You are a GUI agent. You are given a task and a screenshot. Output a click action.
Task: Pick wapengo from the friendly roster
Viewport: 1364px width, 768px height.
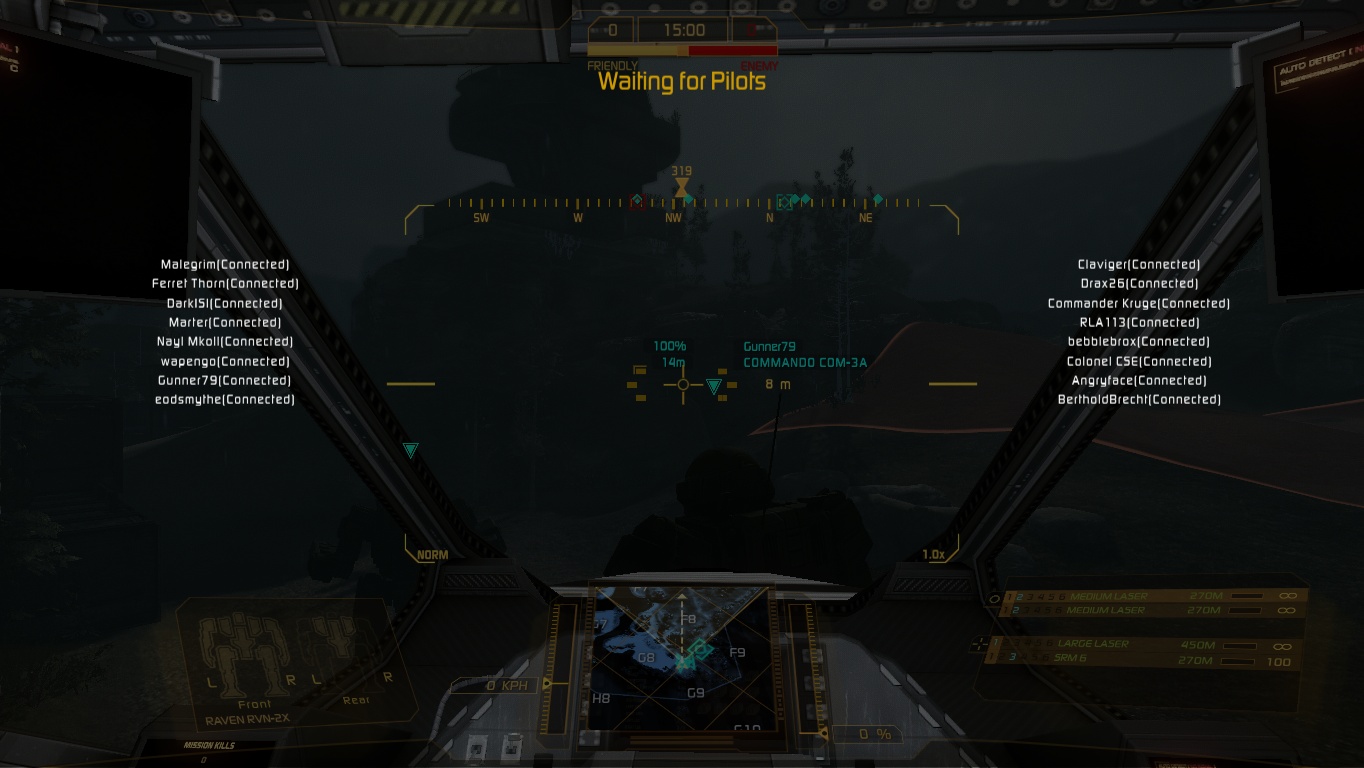click(225, 361)
